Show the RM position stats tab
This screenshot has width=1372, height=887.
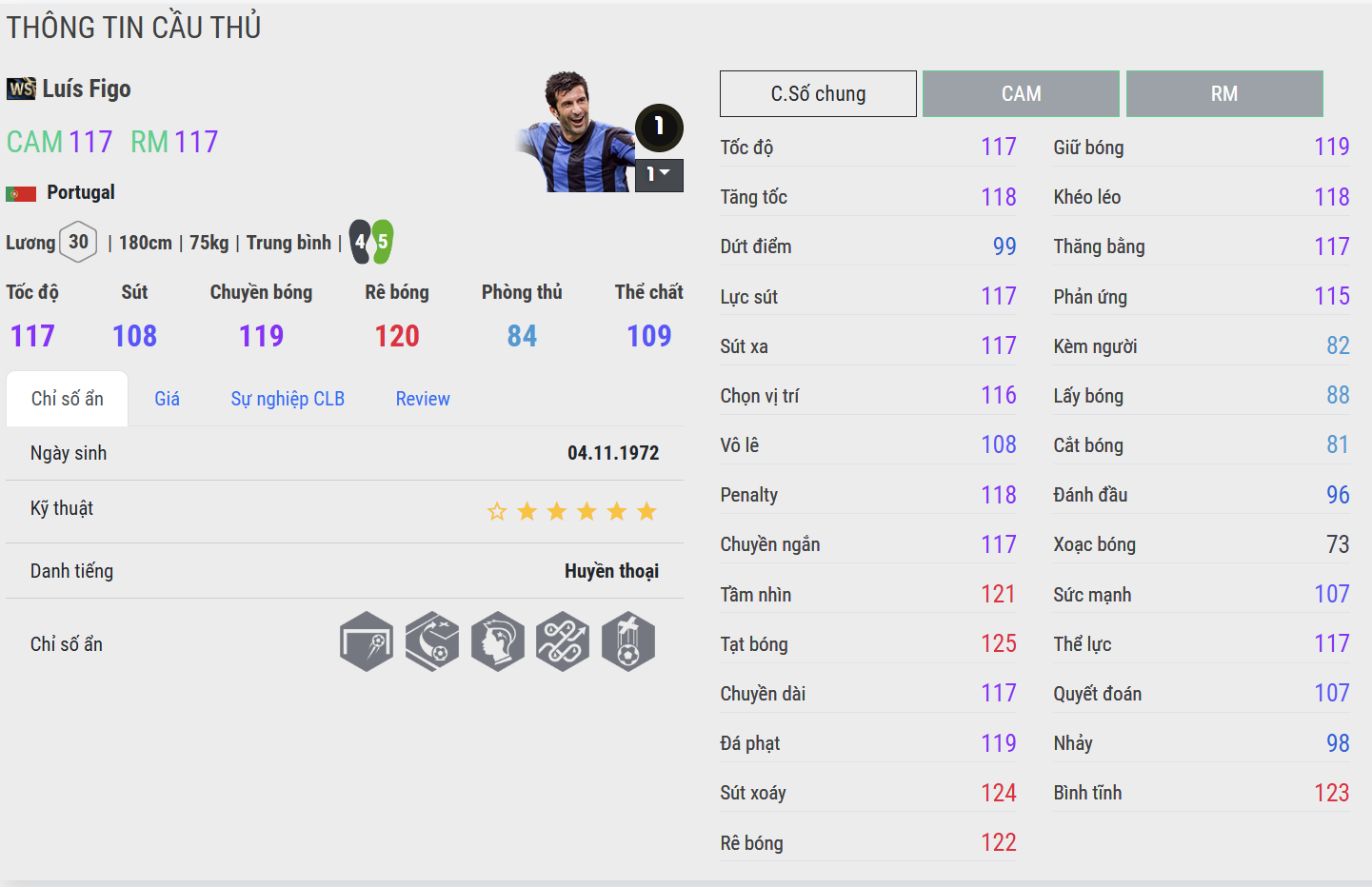1224,93
